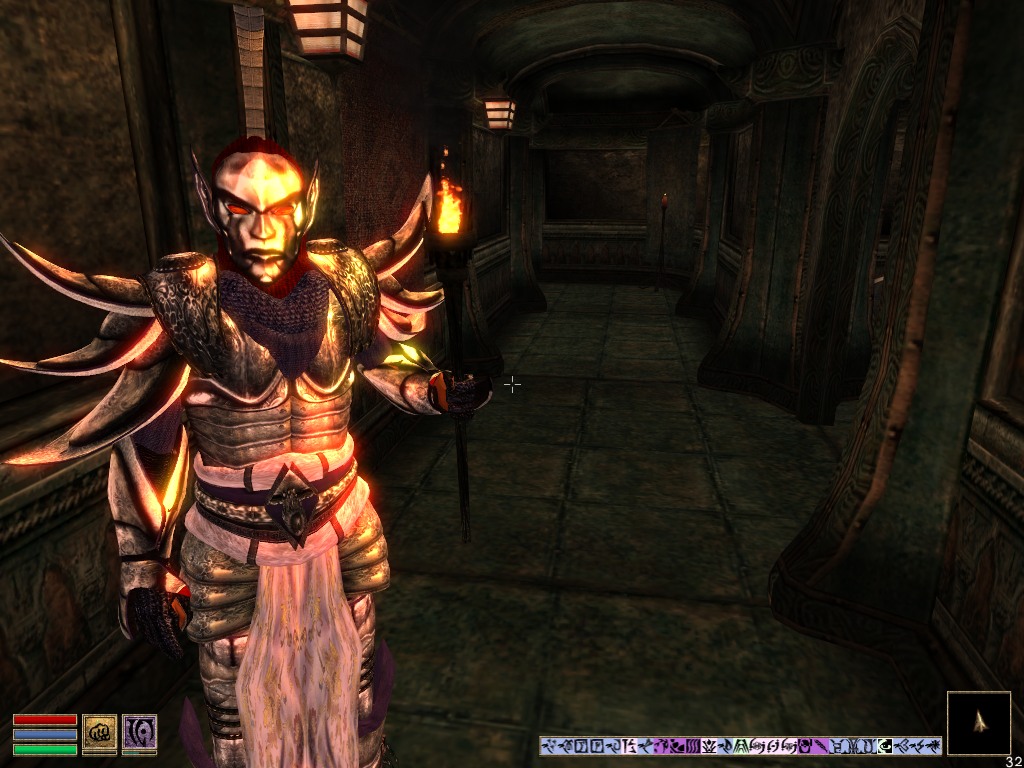The width and height of the screenshot is (1024, 768).
Task: Click the active magic effects icon bar
Action: point(740,746)
